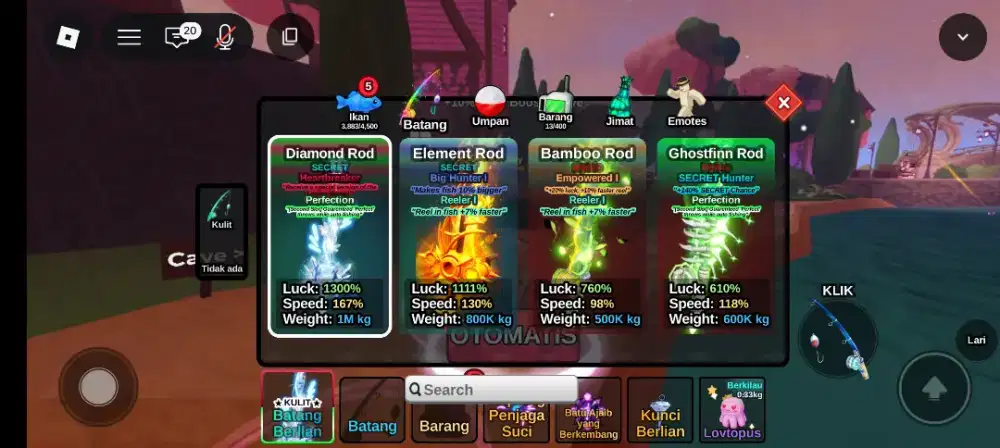Switch to the Ikan fish tab
Image resolution: width=1000 pixels, height=448 pixels.
[x=359, y=103]
